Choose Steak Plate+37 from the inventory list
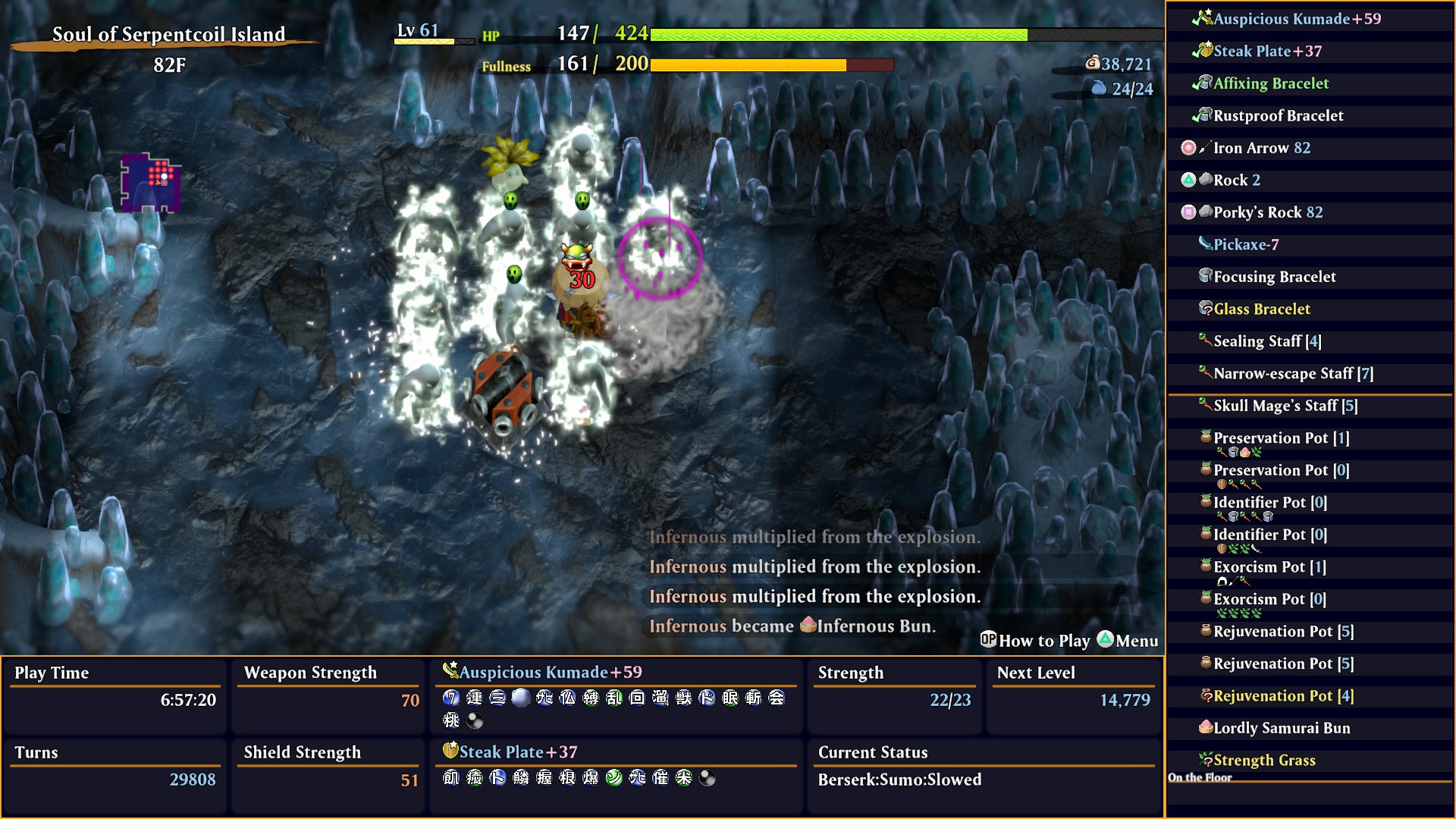This screenshot has width=1456, height=819. click(x=1267, y=52)
